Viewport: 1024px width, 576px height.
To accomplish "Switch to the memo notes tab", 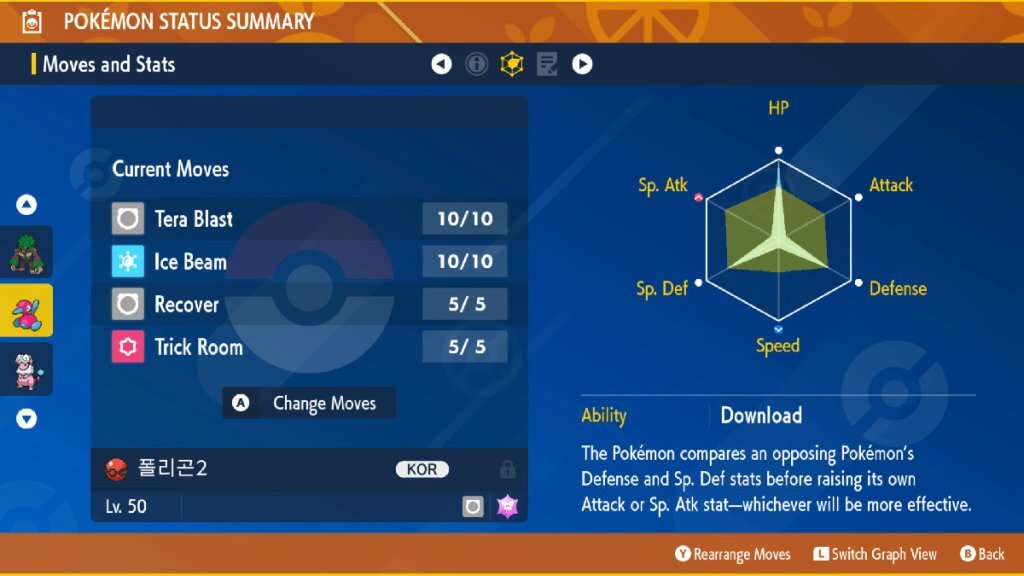I will click(x=547, y=65).
